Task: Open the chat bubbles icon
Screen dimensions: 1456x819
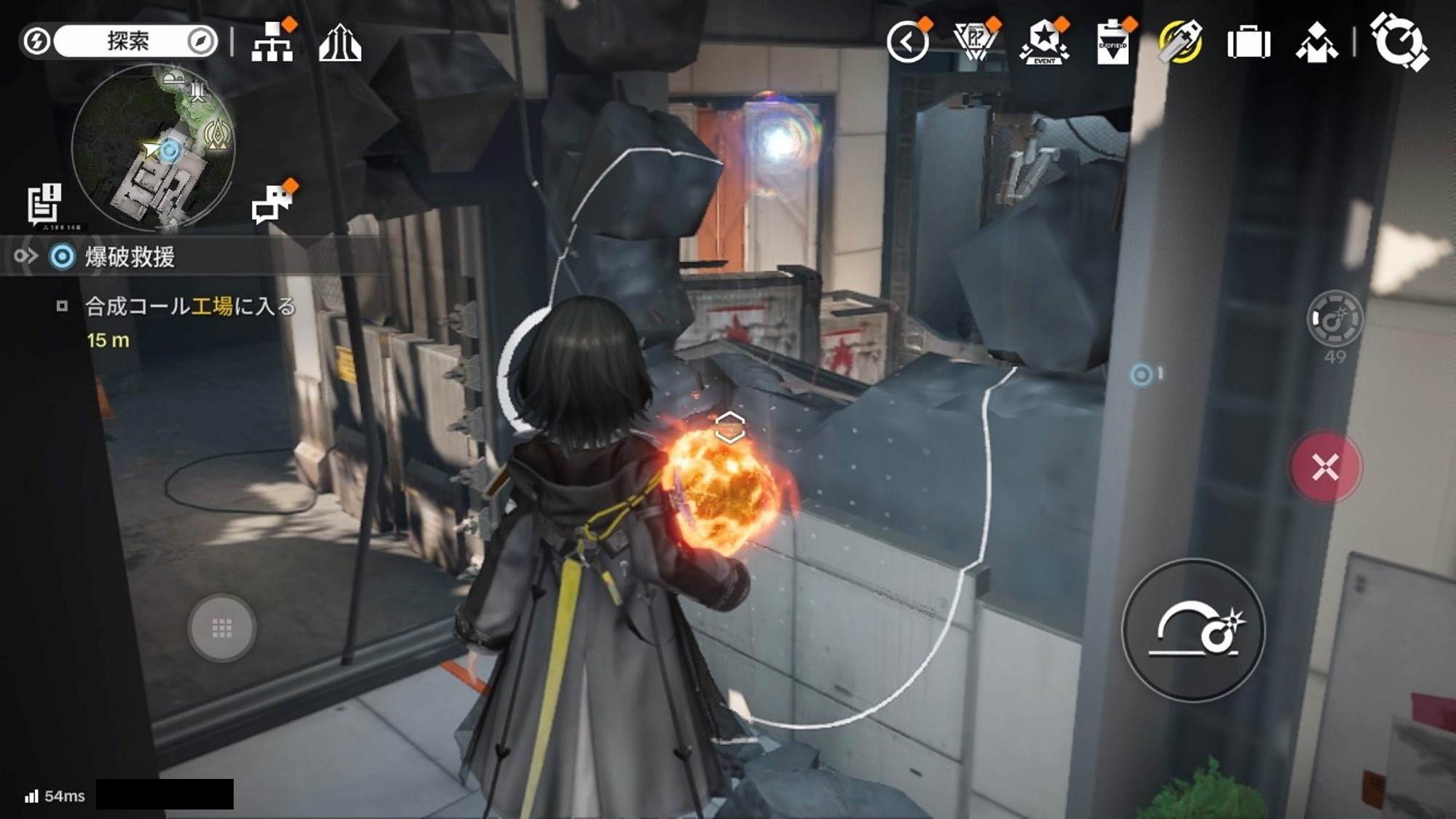Action: [x=272, y=203]
